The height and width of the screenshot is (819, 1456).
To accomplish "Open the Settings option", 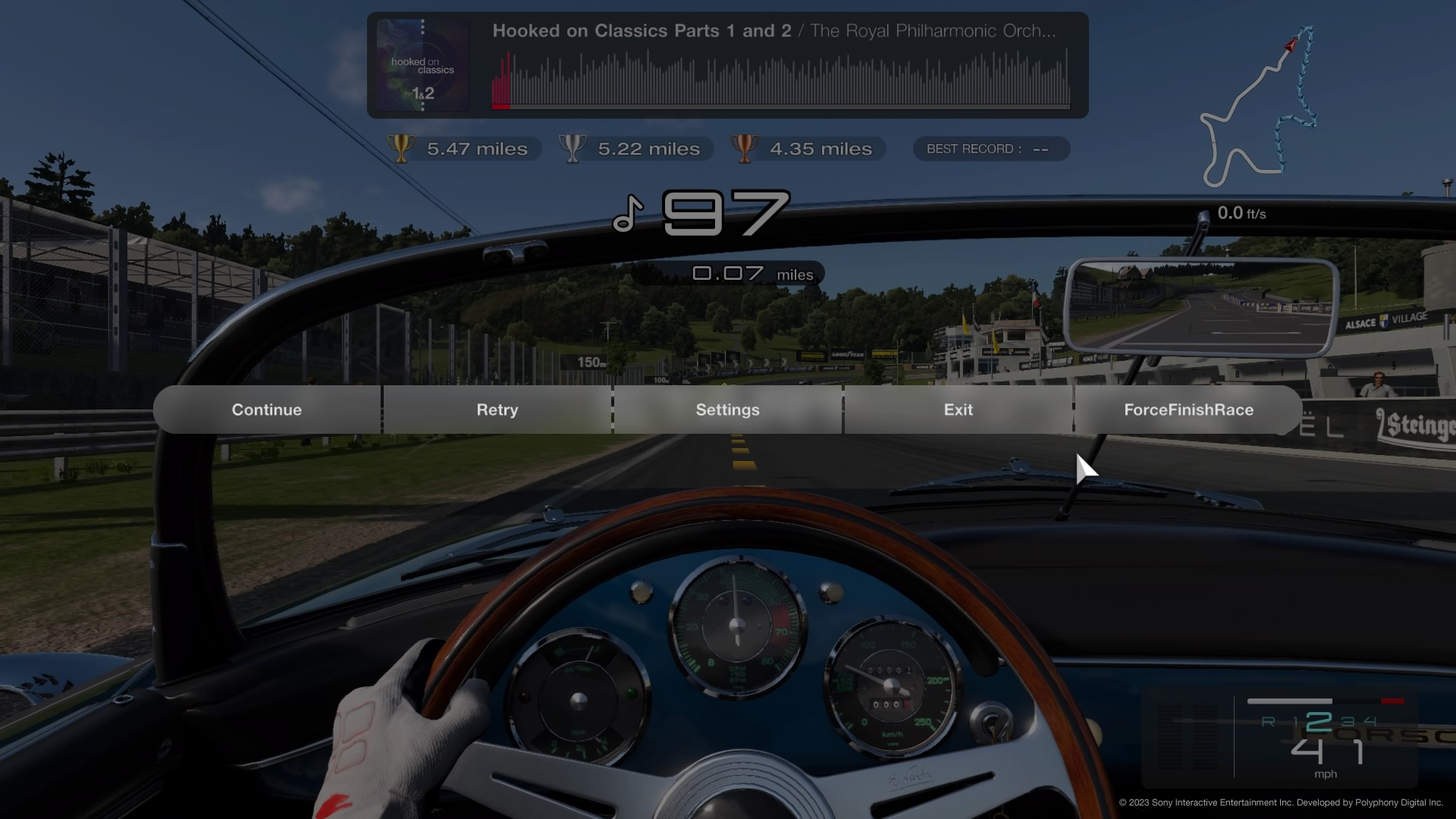I will 728,409.
